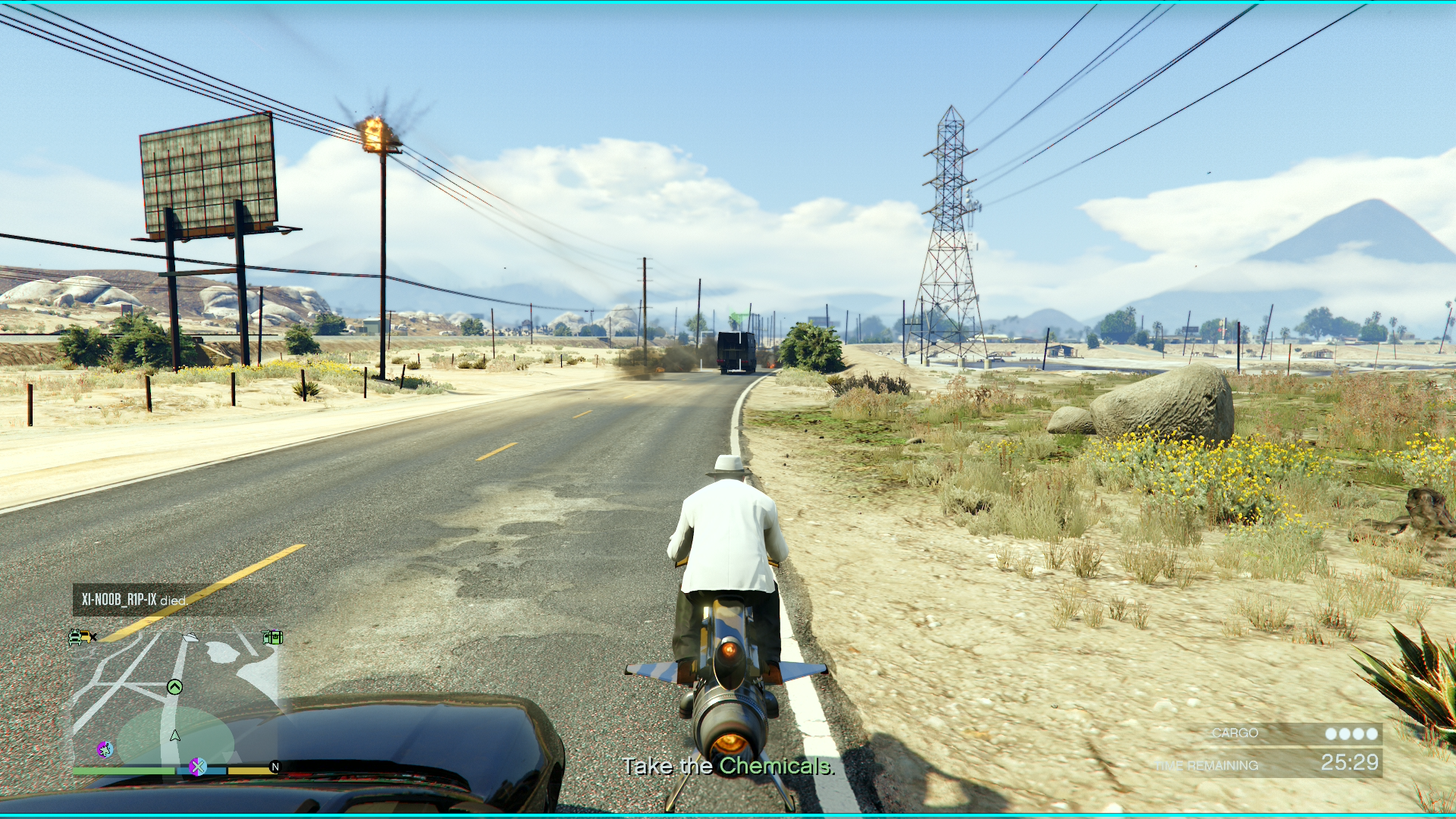Select the white player arrow in minimap center
1456x819 pixels.
174,734
